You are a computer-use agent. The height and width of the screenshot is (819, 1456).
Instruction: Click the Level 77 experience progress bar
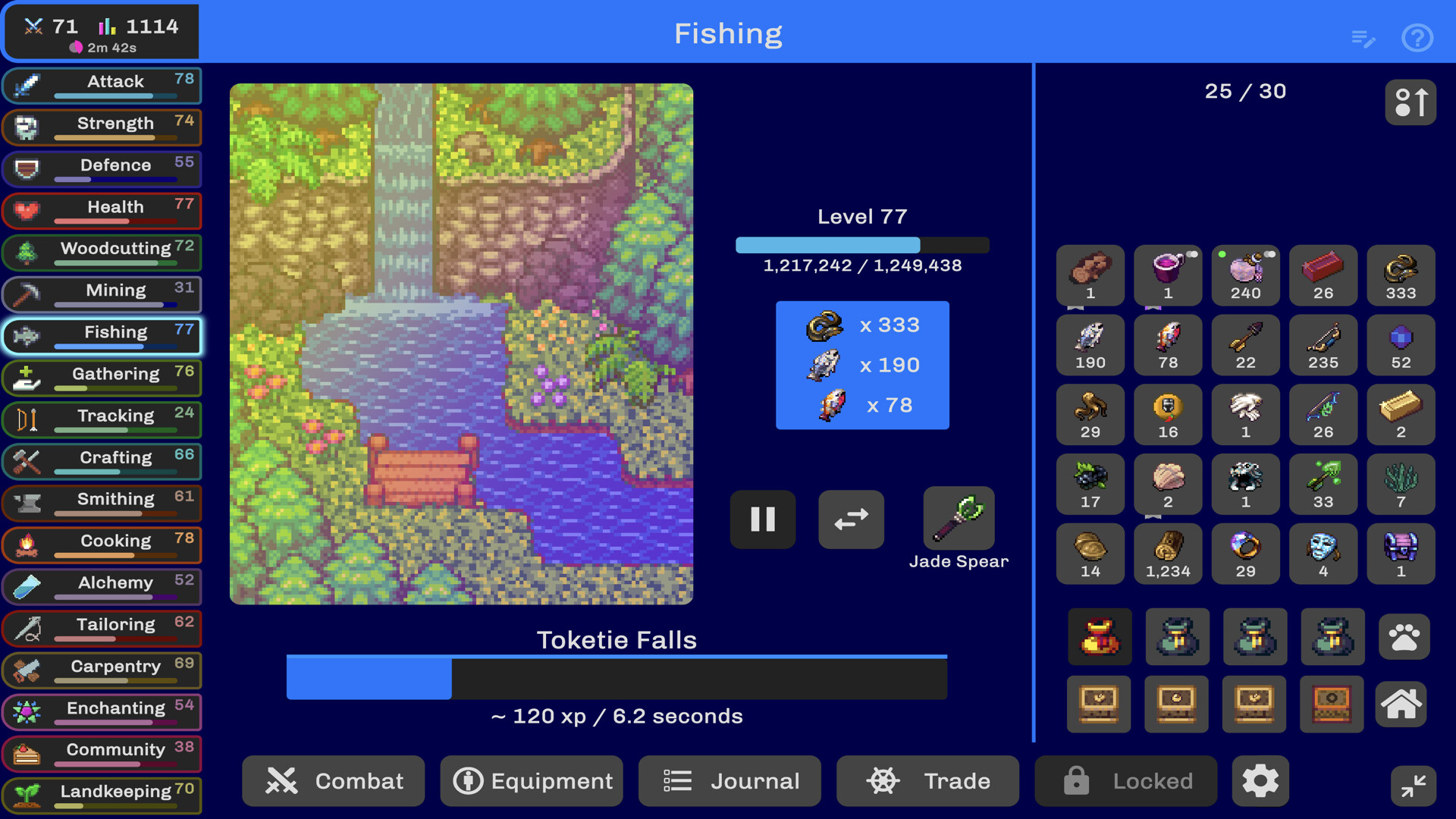[x=862, y=245]
